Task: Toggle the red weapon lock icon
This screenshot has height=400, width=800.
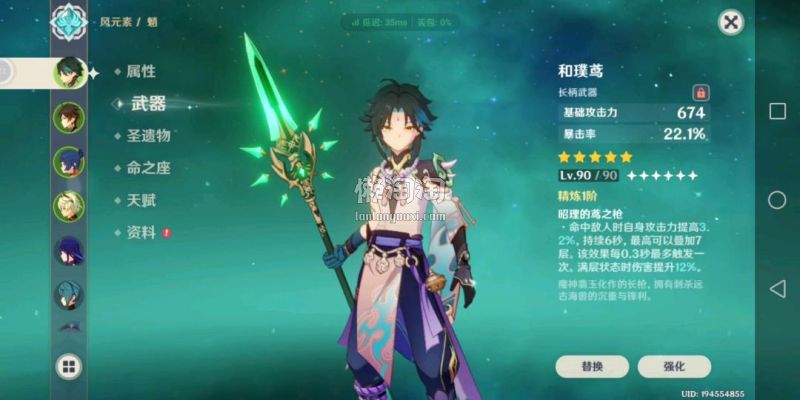Action: pyautogui.click(x=700, y=92)
